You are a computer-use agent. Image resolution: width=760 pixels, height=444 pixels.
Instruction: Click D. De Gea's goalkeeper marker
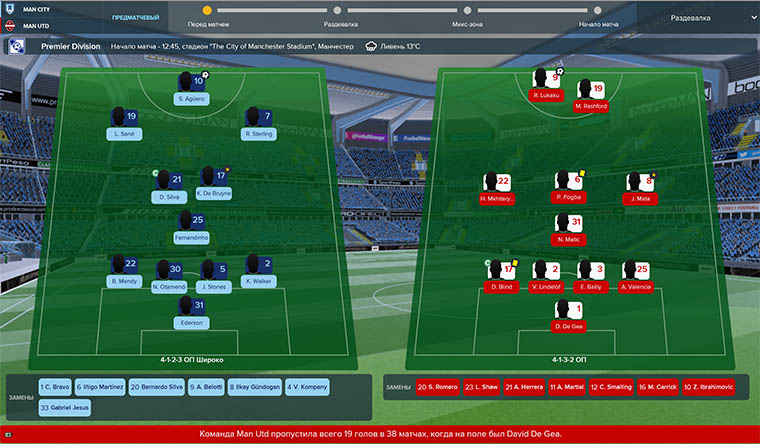coord(567,314)
